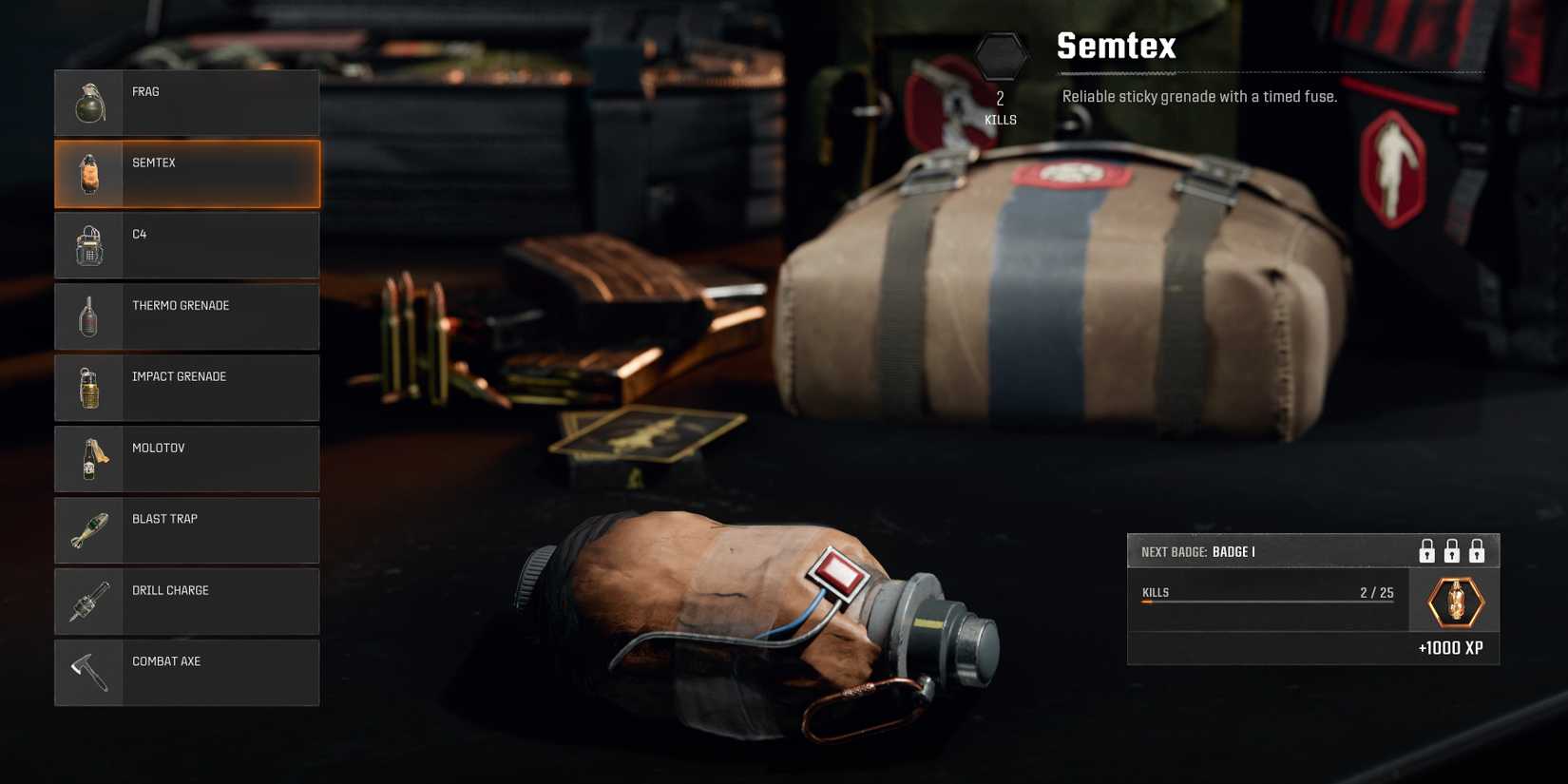
Task: Click the gold badge hexagon emblem
Action: pos(1457,602)
